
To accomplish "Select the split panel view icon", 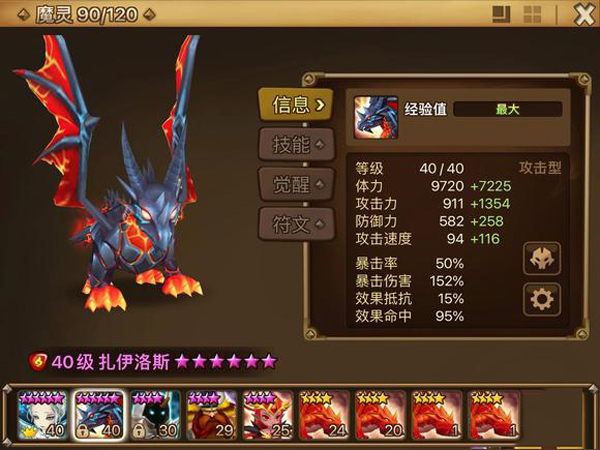I will coord(503,14).
